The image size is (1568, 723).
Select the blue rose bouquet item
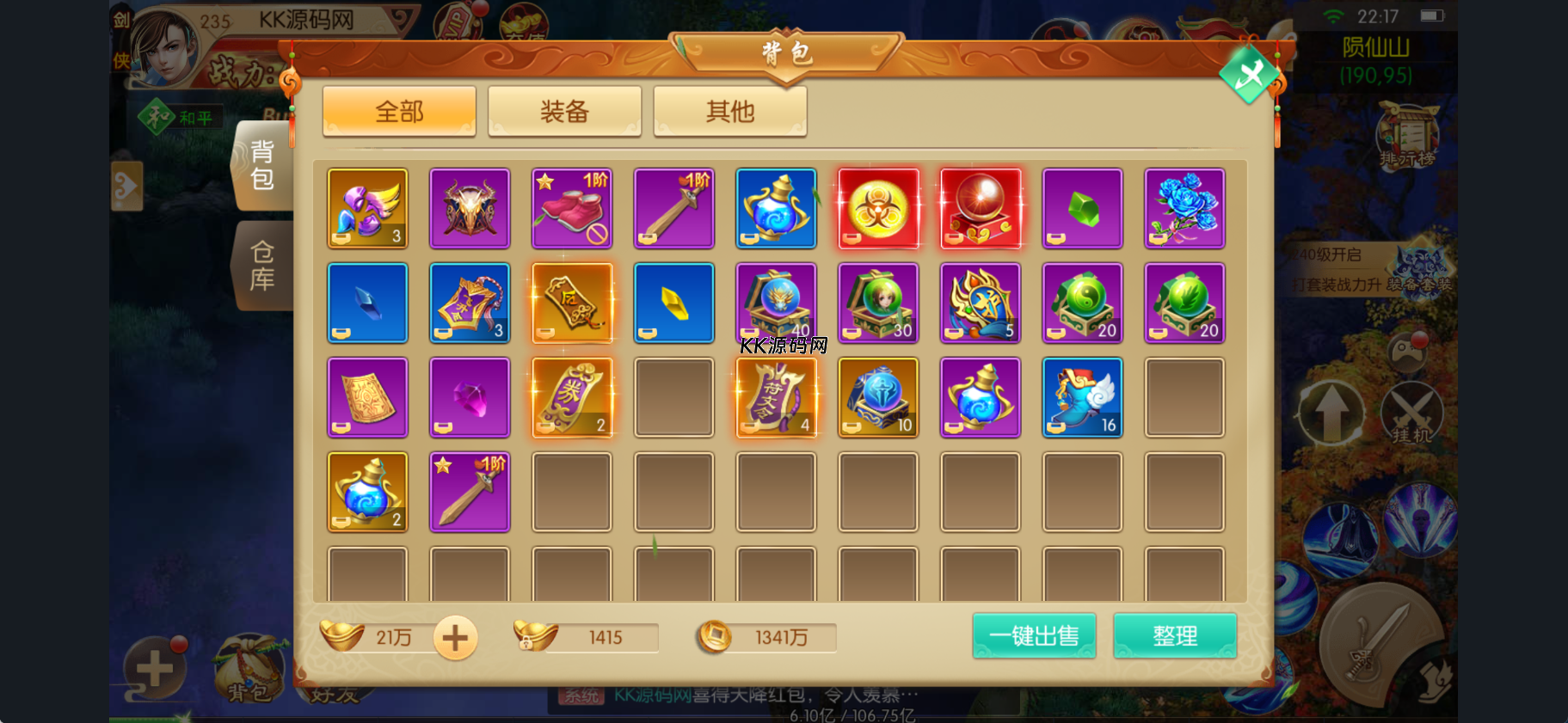pos(1184,209)
